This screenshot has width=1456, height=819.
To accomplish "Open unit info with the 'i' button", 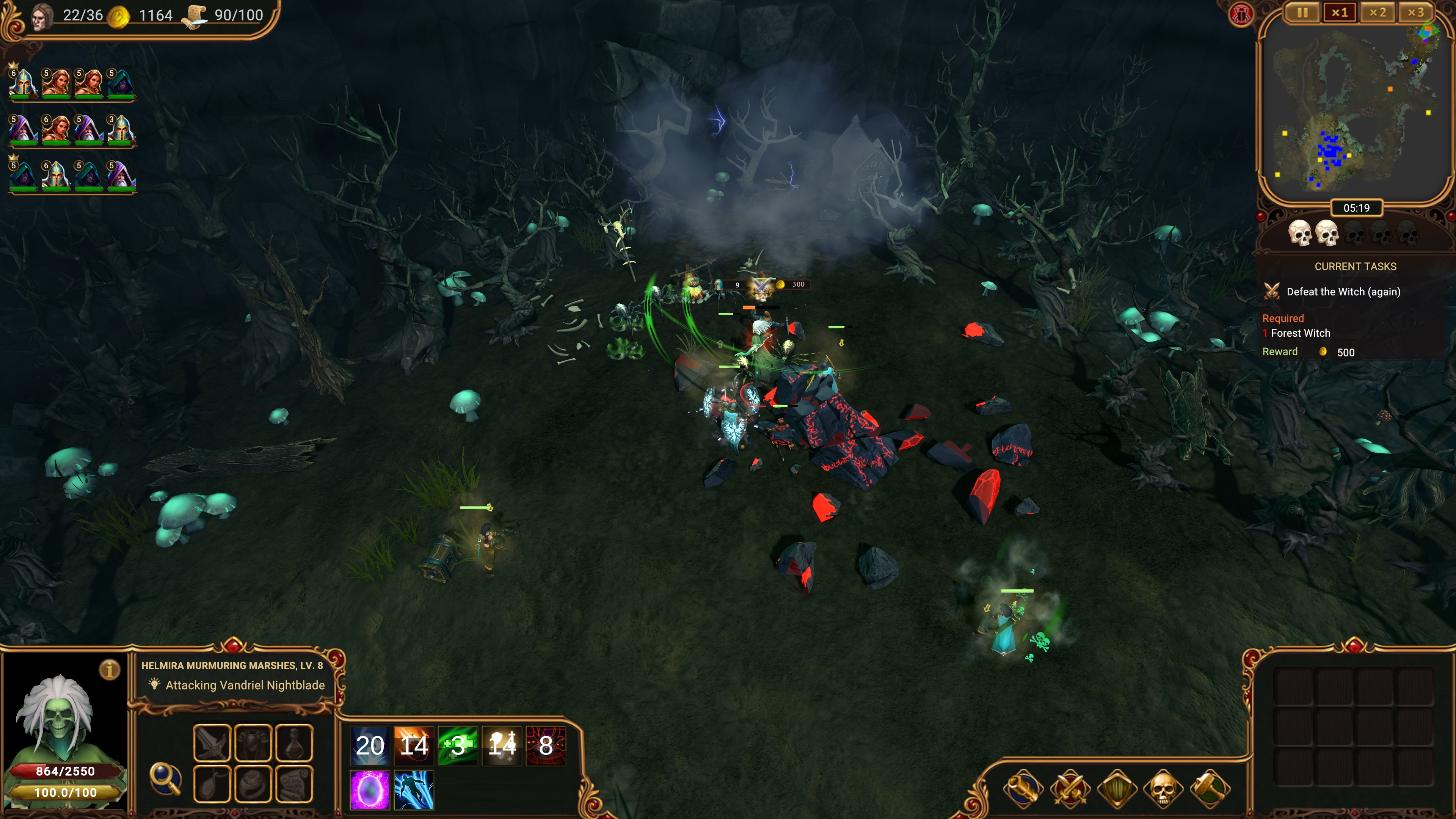I will coord(110,670).
